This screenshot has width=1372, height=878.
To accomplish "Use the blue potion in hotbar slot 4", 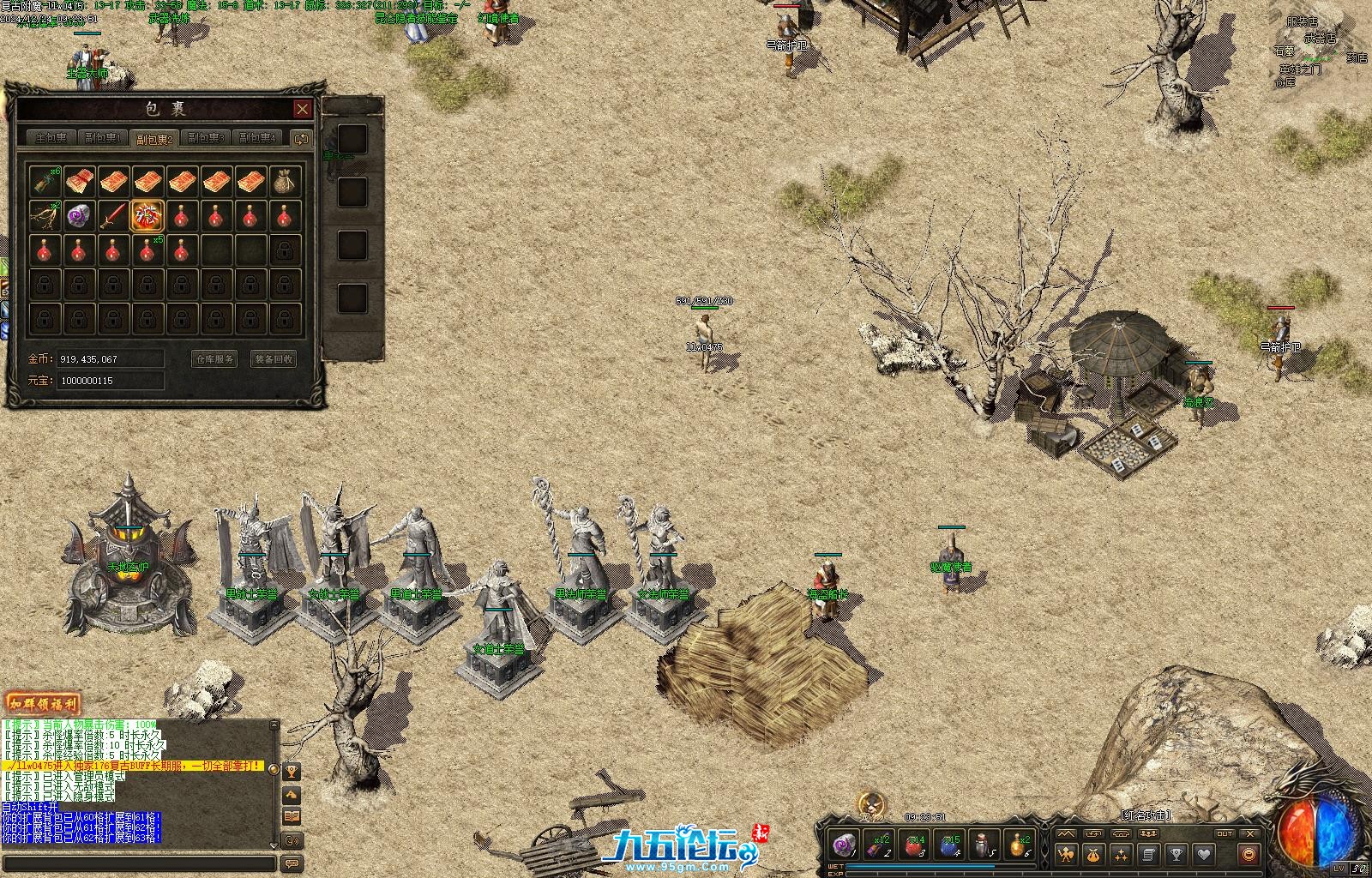I will click(950, 846).
